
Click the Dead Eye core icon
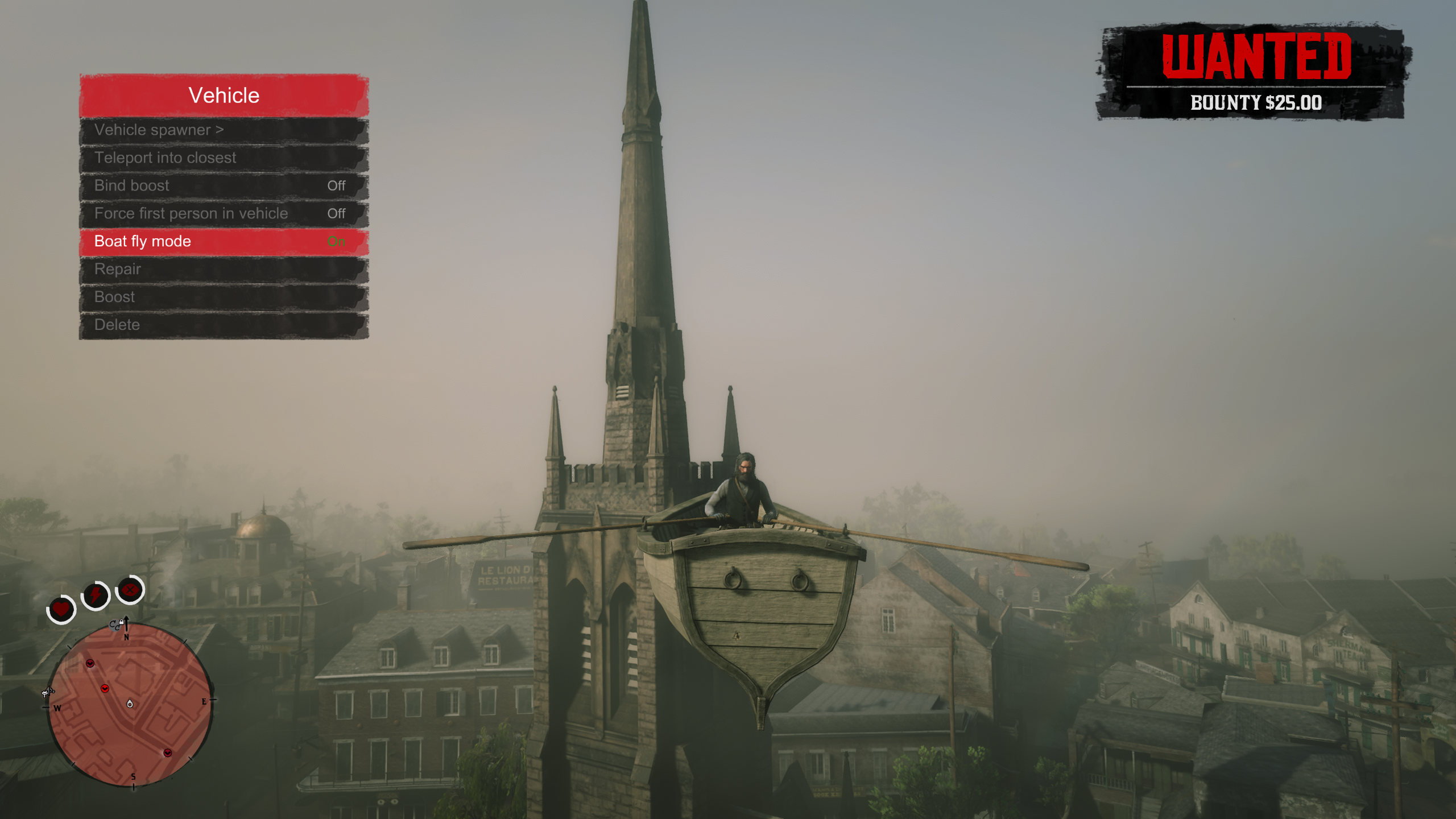coord(130,590)
